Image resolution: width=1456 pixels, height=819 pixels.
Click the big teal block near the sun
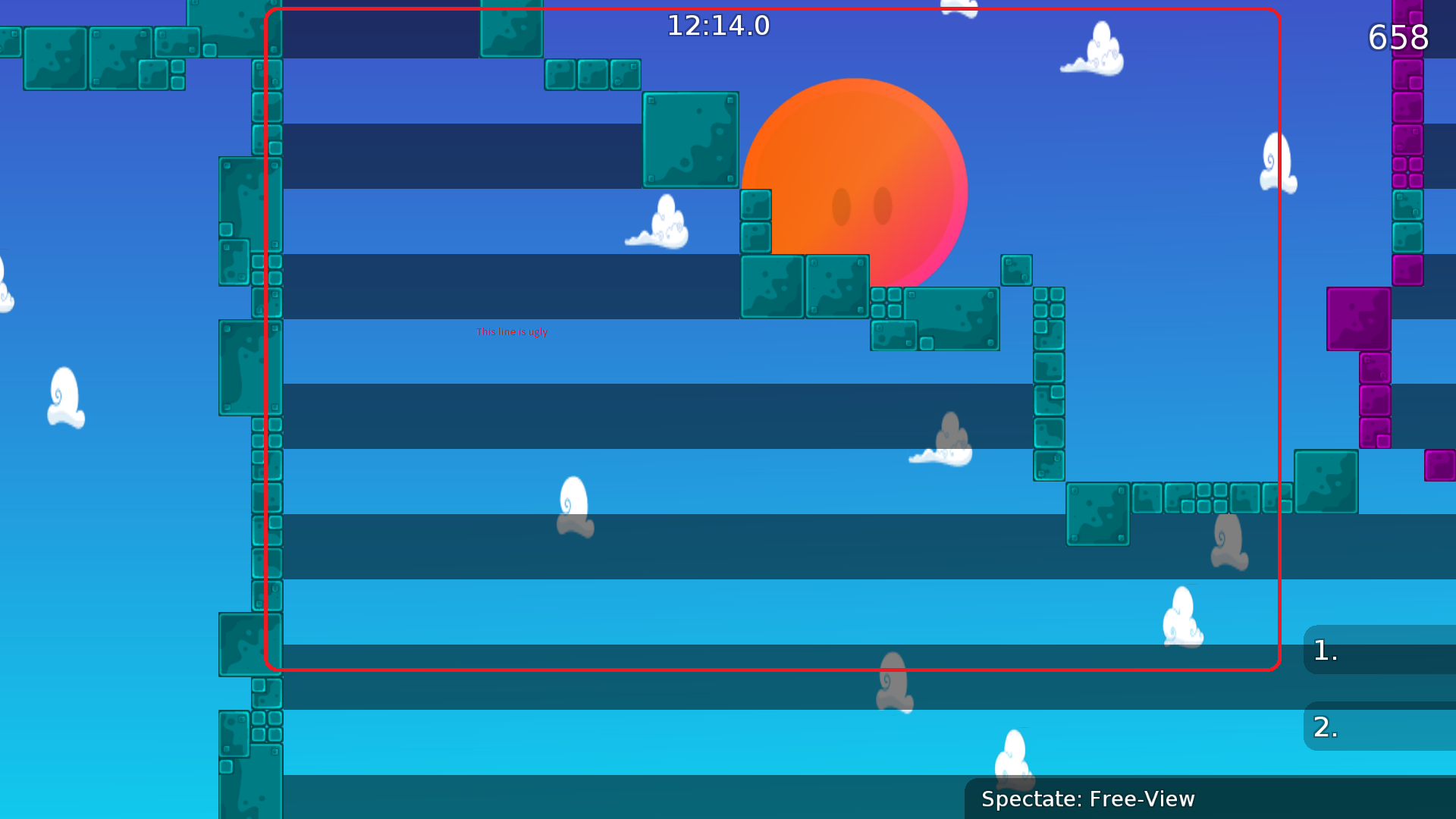689,140
